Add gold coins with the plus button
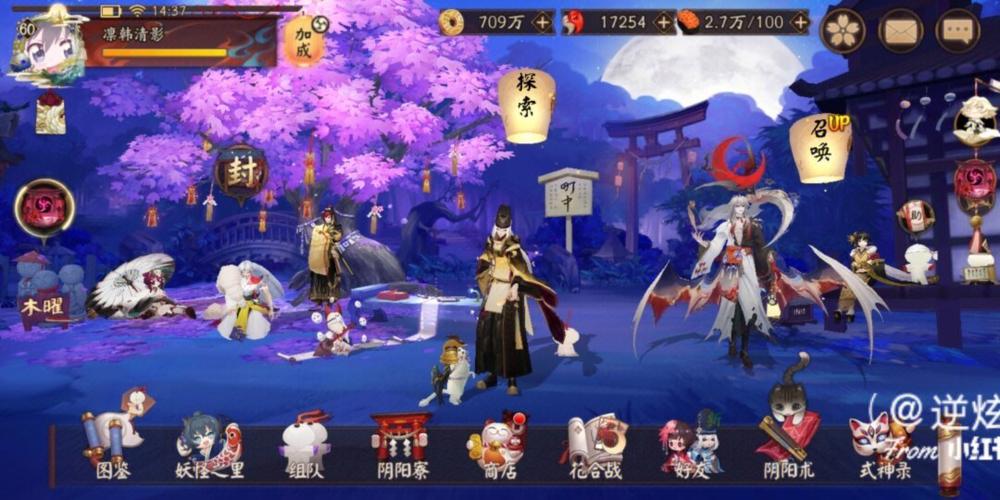The width and height of the screenshot is (1000, 500). (542, 21)
